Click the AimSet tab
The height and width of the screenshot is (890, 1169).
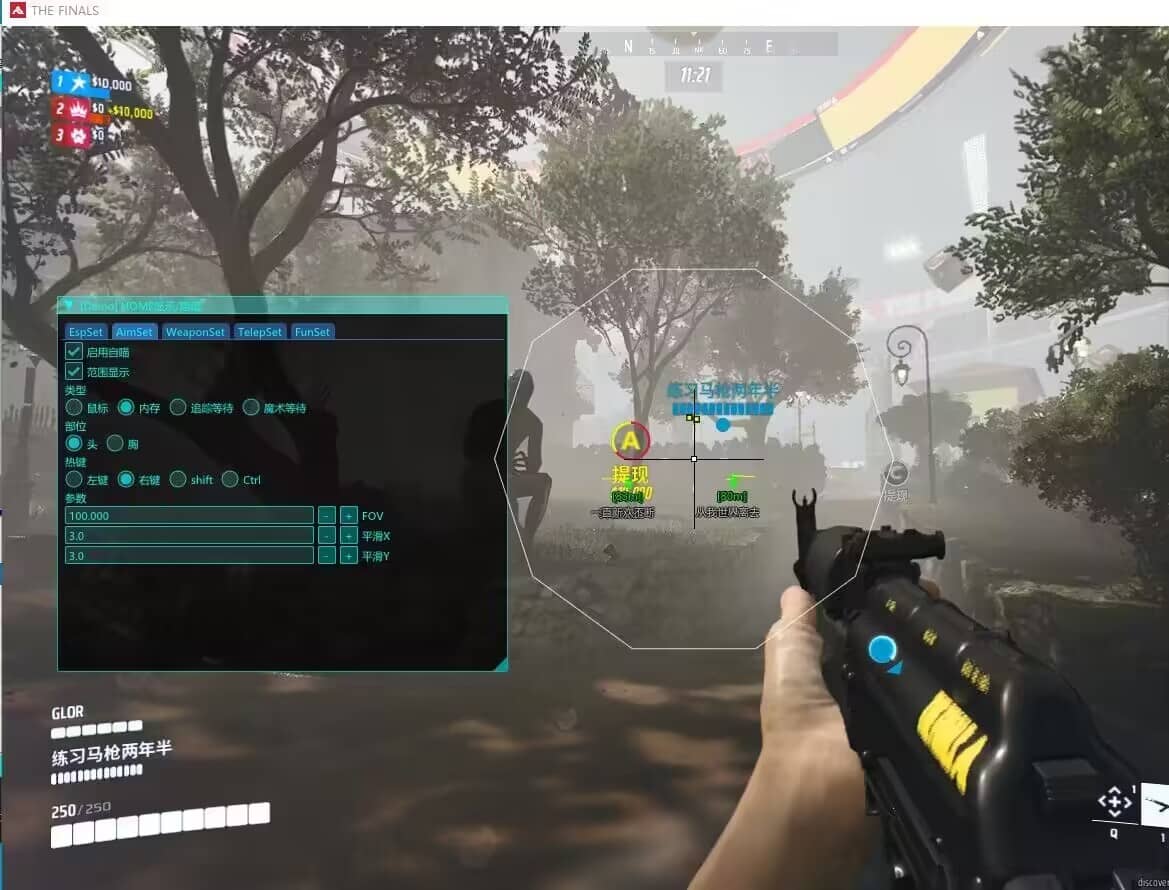coord(135,332)
